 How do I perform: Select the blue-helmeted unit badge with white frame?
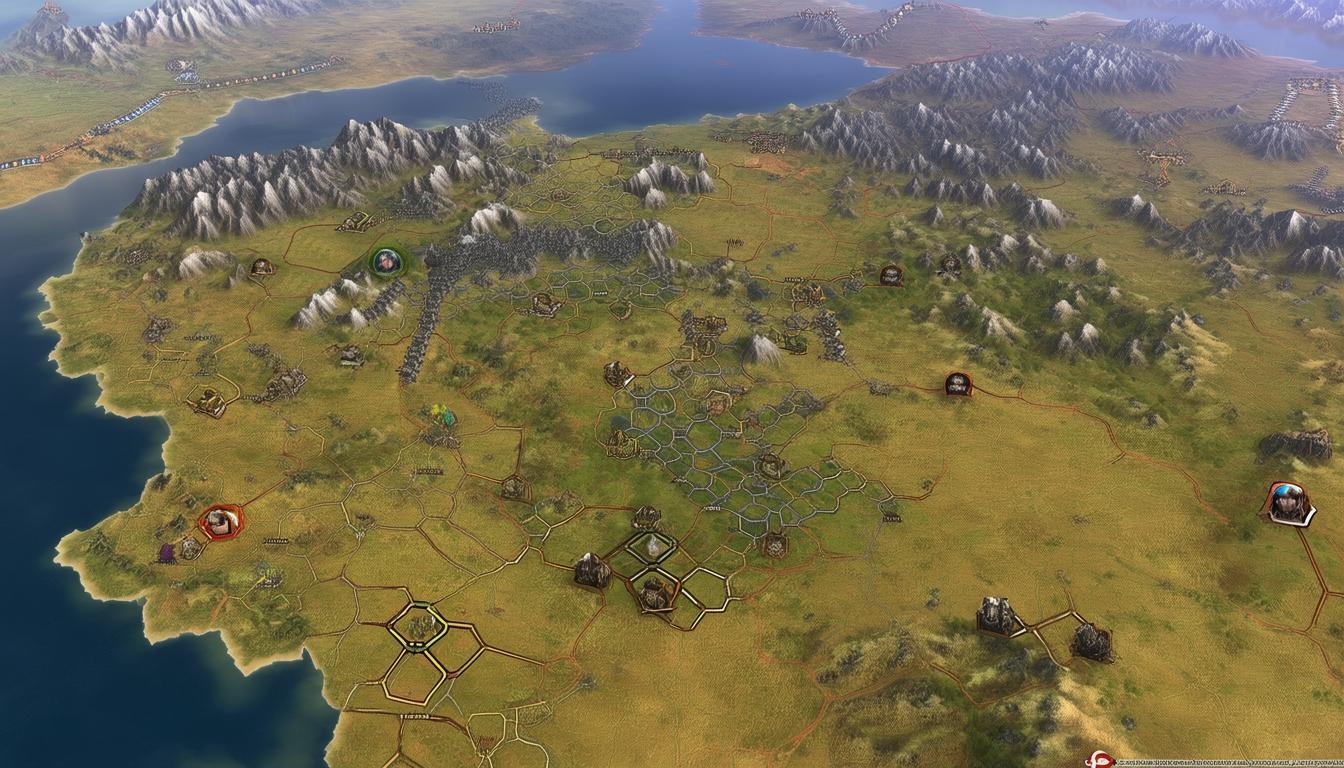[1286, 502]
